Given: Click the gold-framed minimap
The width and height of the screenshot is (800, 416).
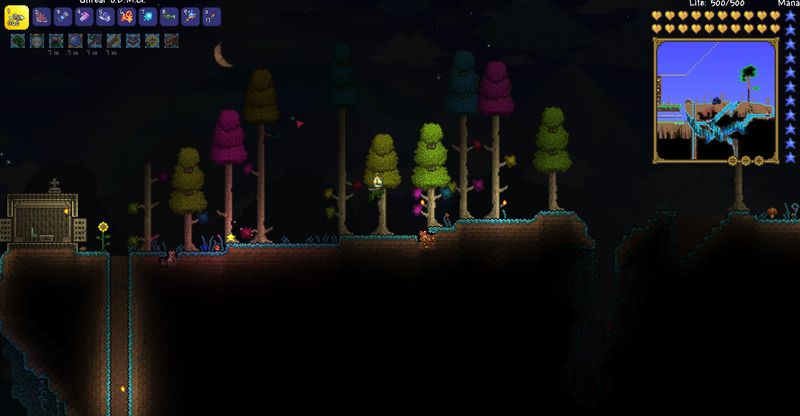Looking at the screenshot, I should click(x=716, y=100).
